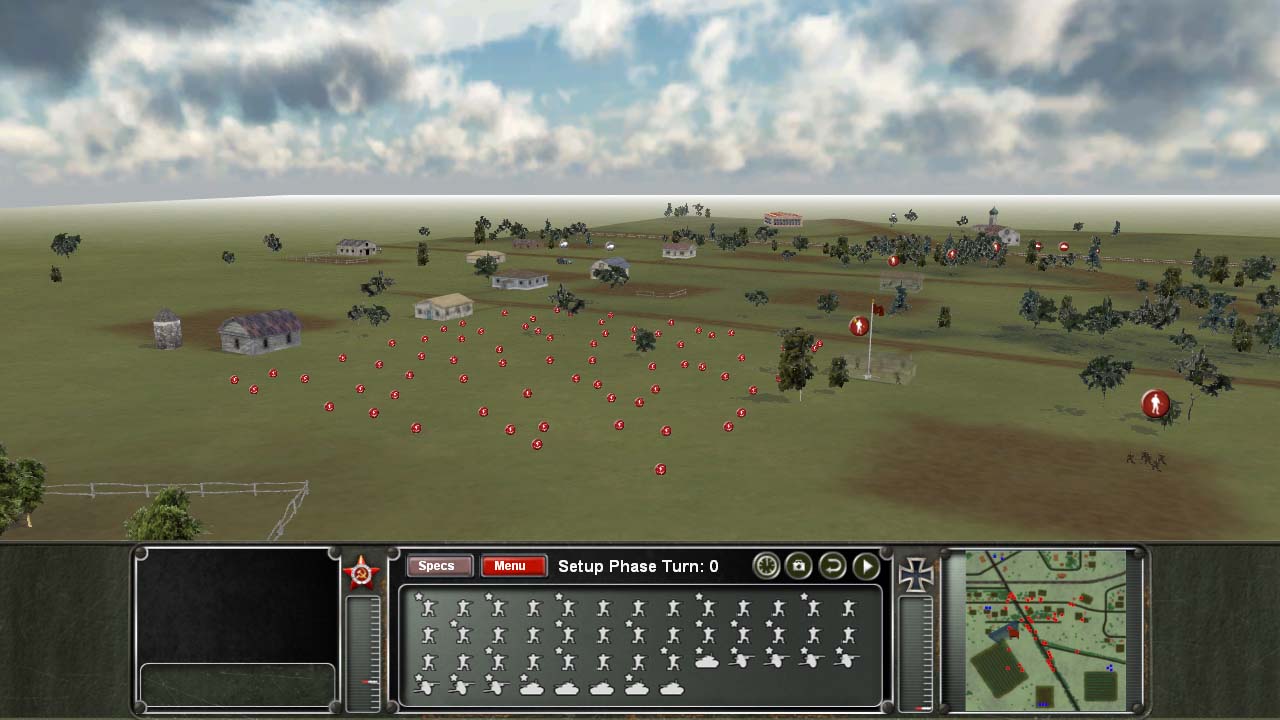Select the first tank icon in the roster
Screen dimensions: 1280x720
(706, 661)
